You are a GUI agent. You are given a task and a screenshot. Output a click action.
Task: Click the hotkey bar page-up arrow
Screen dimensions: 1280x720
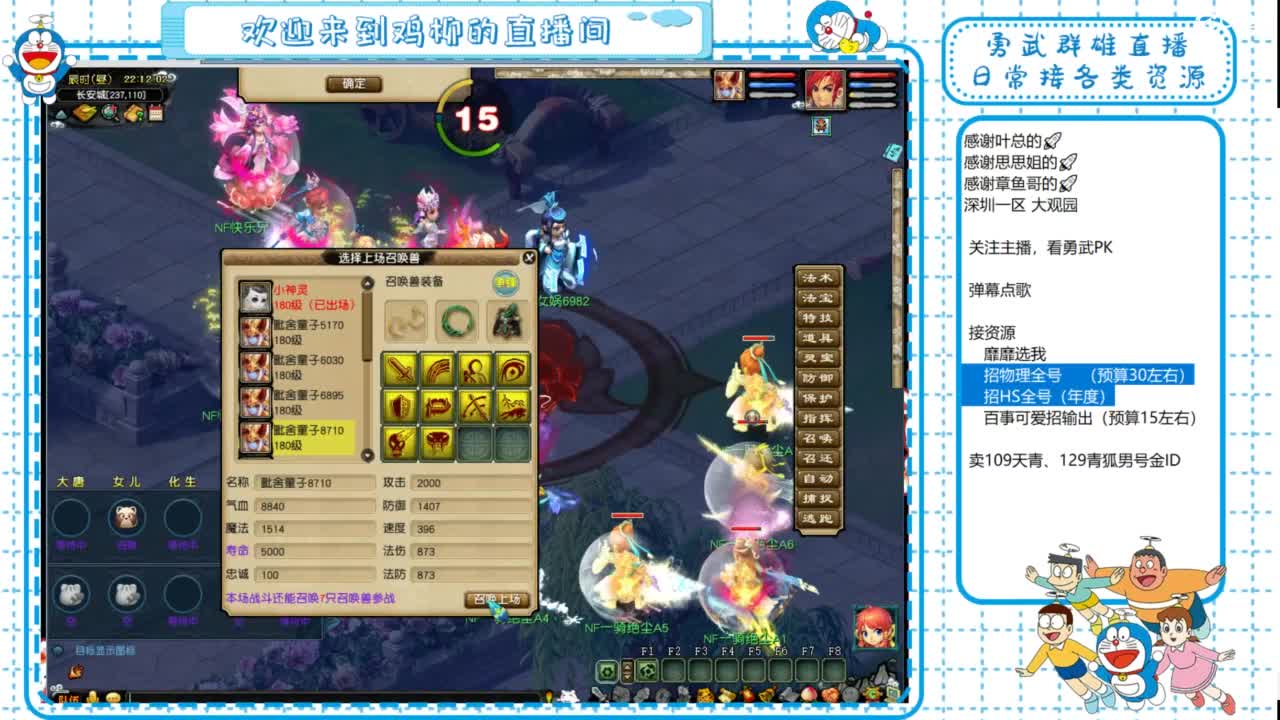[627, 667]
